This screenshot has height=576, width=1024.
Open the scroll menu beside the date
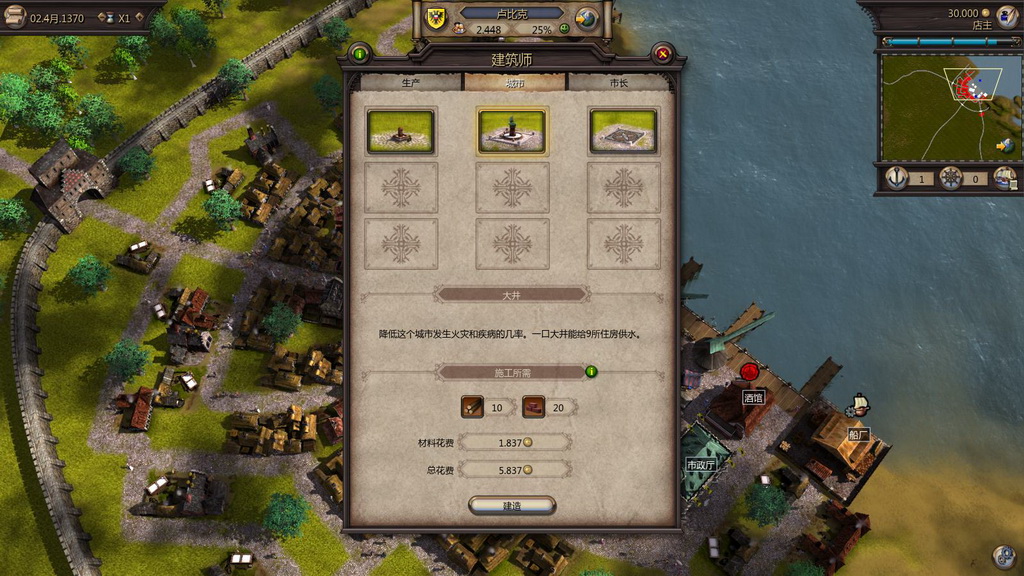click(15, 17)
